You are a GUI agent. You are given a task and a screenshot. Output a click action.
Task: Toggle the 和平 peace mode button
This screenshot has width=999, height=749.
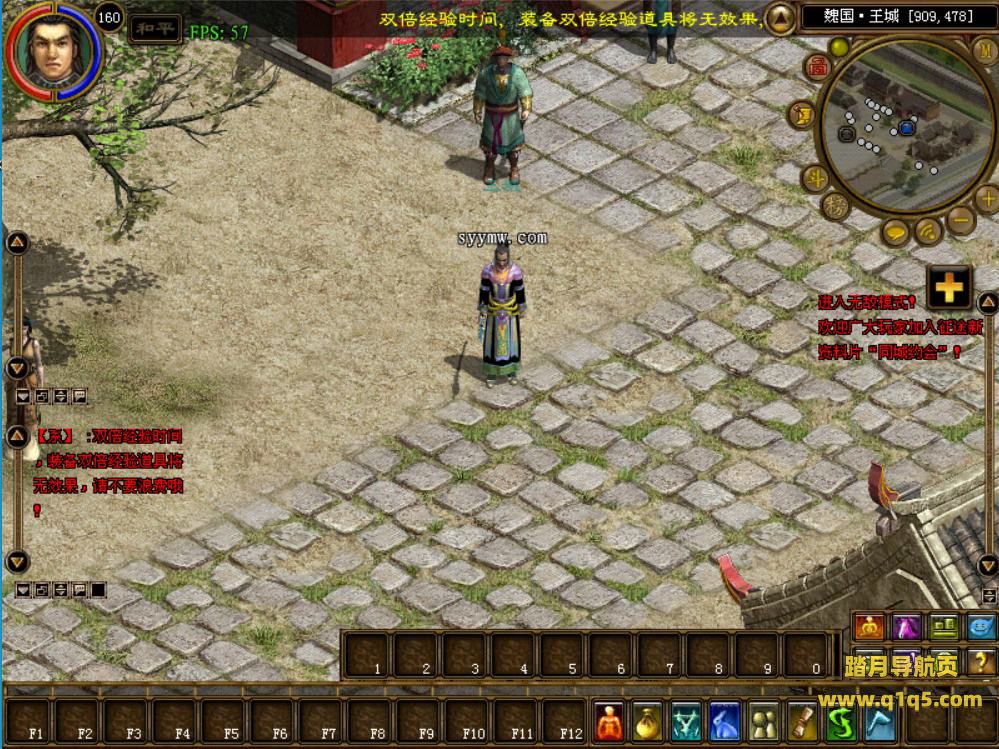(157, 28)
